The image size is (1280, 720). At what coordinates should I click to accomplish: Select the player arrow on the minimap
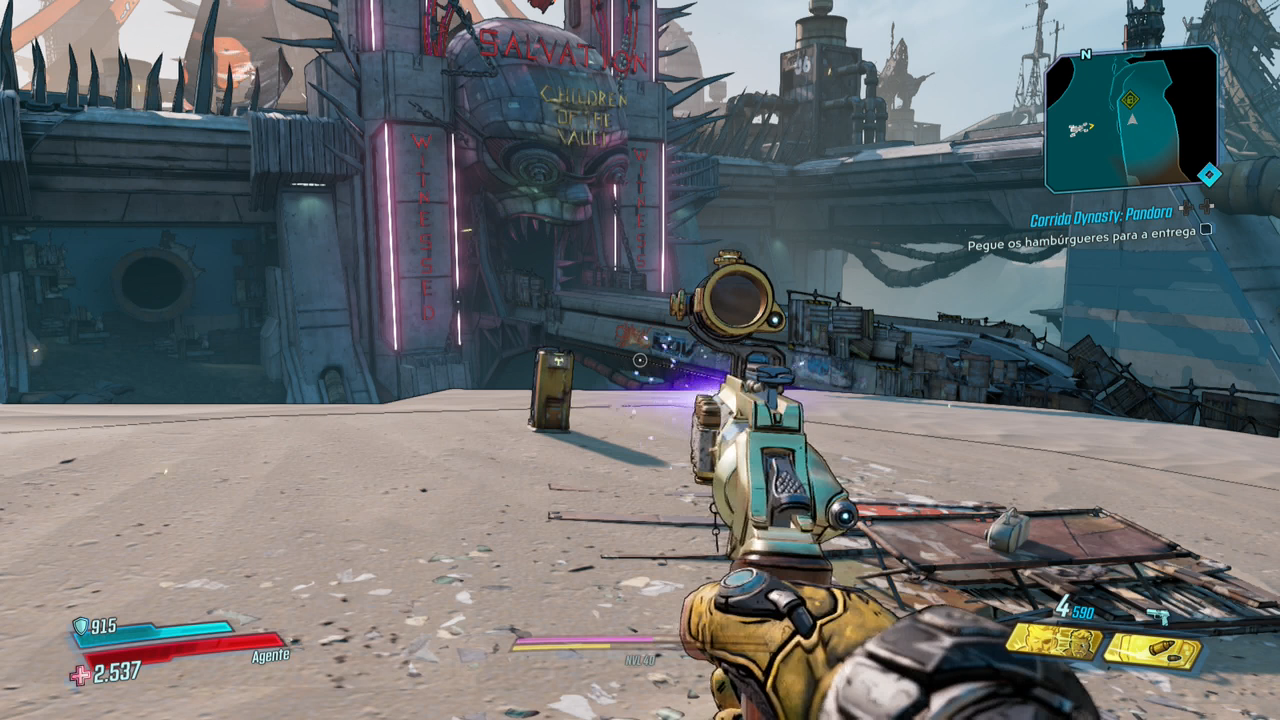1133,118
